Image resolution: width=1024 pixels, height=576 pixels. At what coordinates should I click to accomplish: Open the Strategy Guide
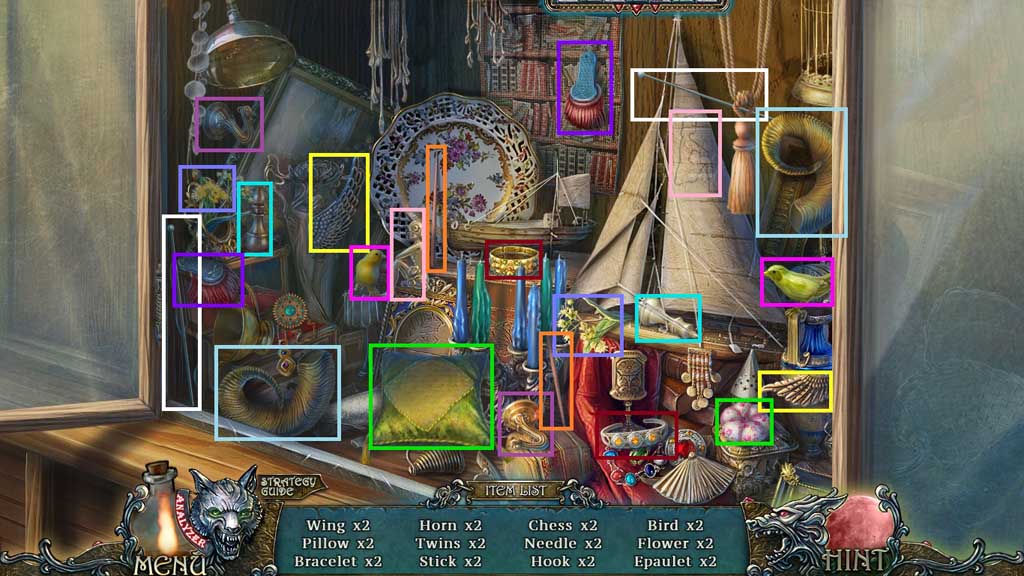click(287, 488)
